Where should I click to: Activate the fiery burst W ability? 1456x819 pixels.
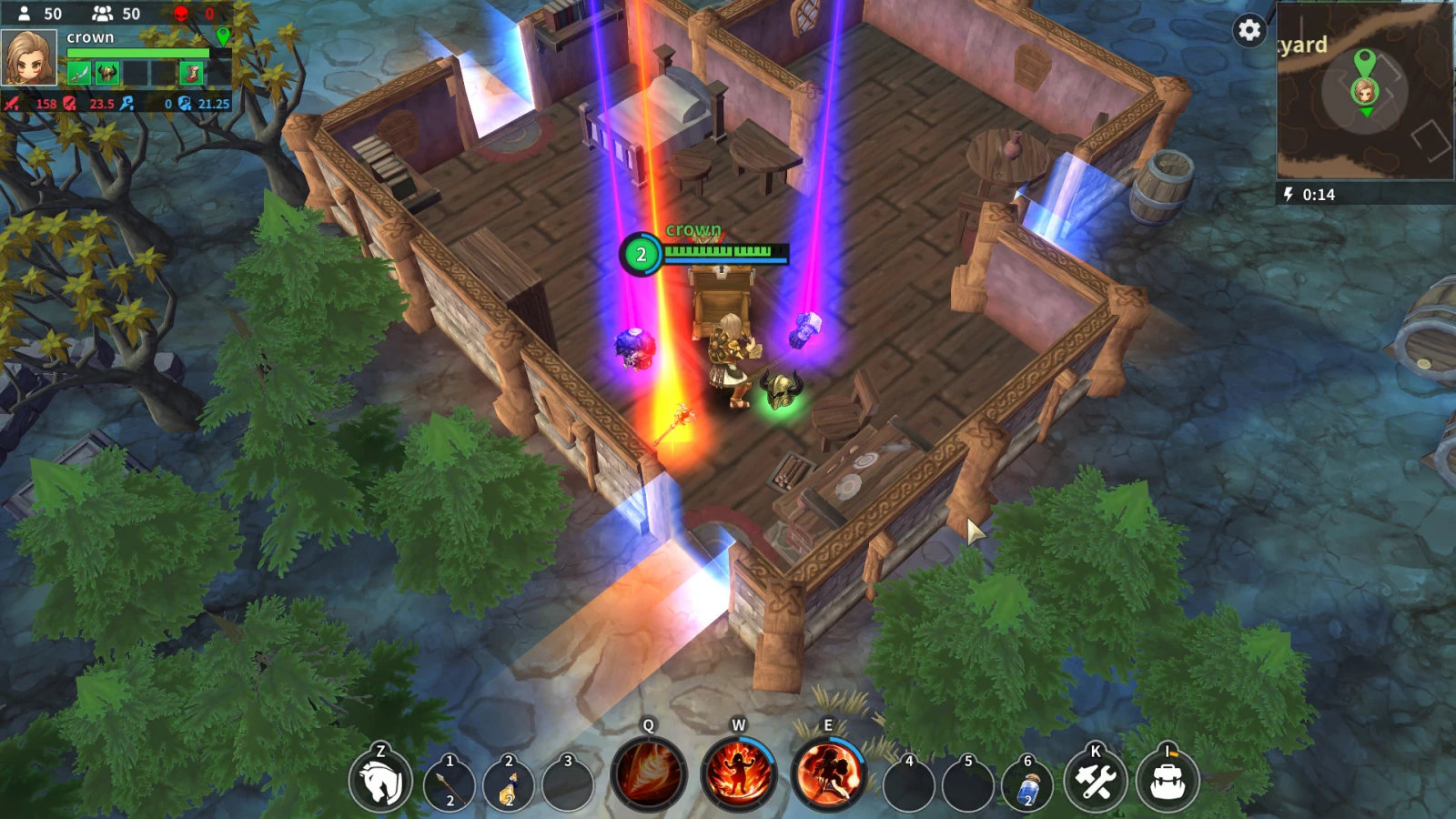[x=738, y=774]
